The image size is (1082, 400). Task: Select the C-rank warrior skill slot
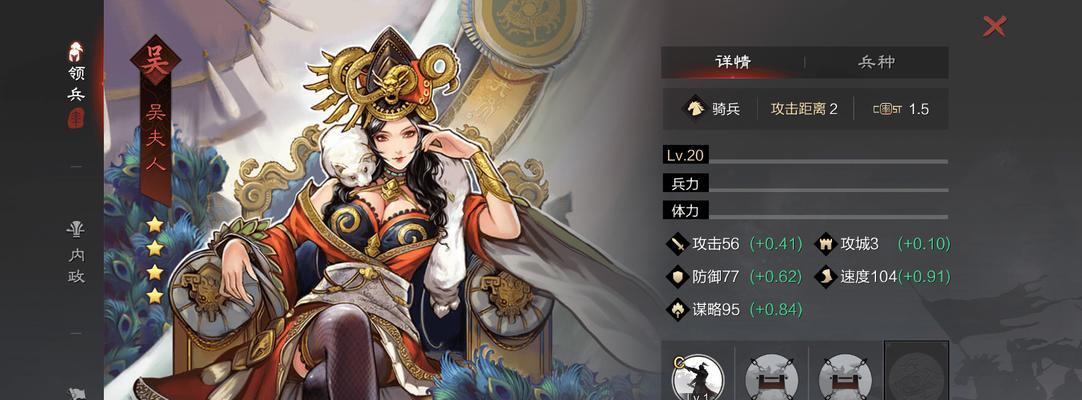click(697, 380)
